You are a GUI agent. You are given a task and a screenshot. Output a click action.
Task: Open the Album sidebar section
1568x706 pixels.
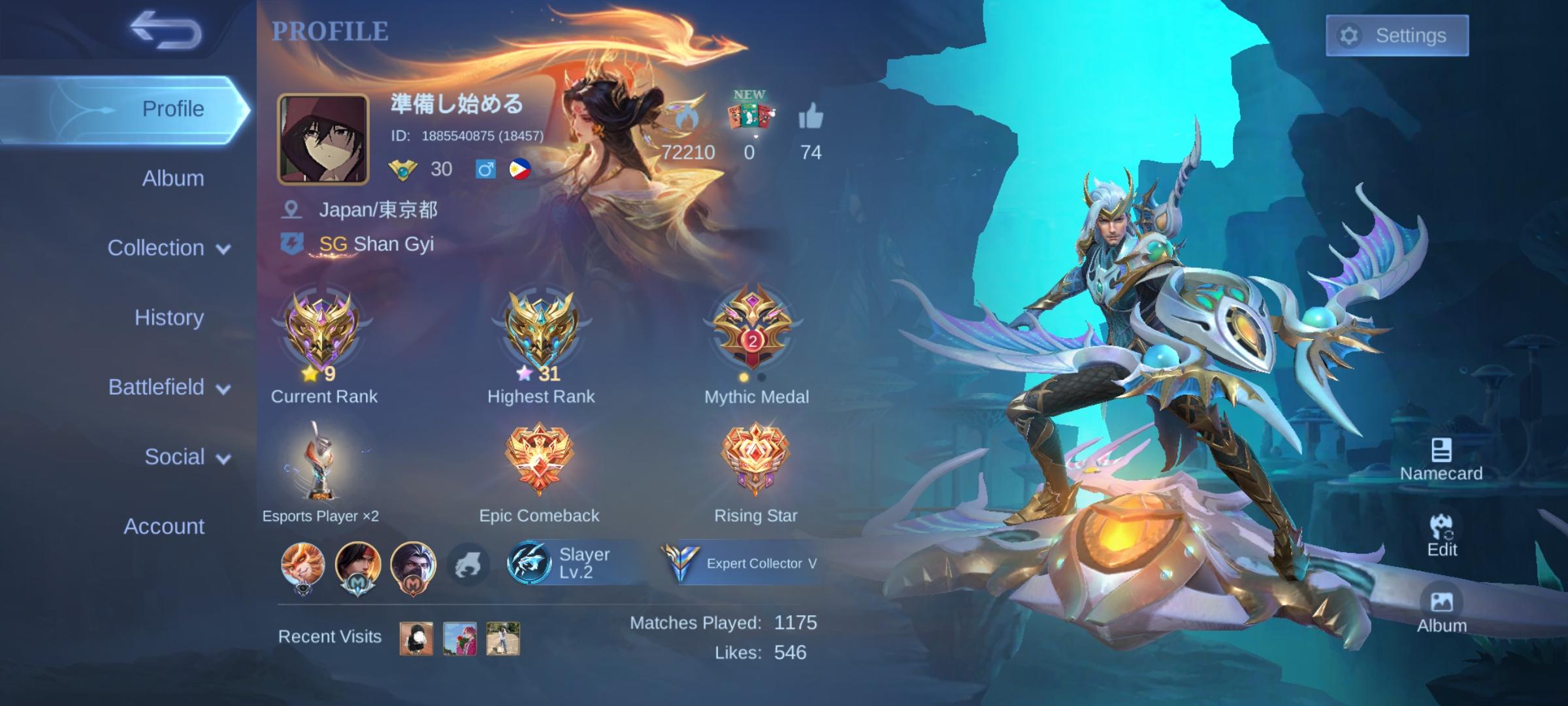click(x=172, y=178)
